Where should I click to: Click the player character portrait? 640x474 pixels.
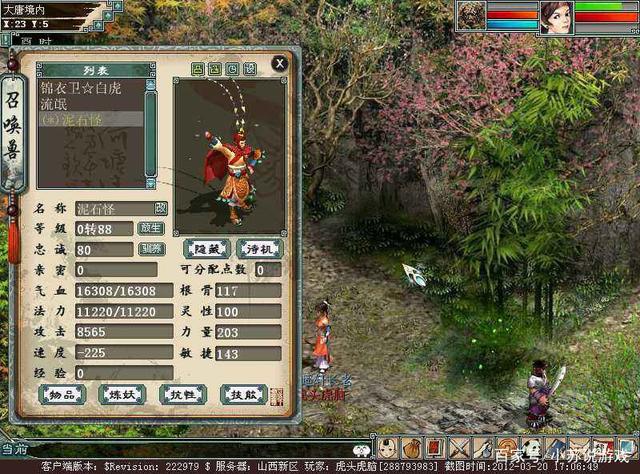[556, 16]
